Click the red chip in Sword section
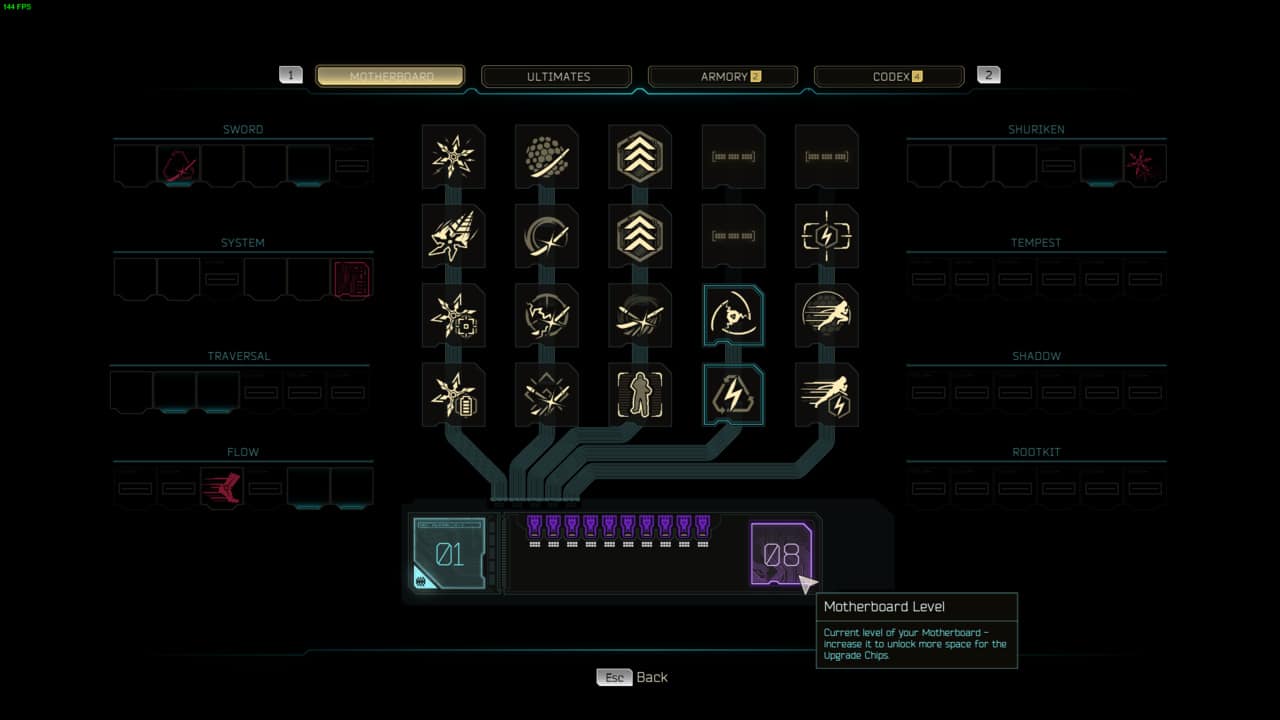The image size is (1280, 720). 179,166
